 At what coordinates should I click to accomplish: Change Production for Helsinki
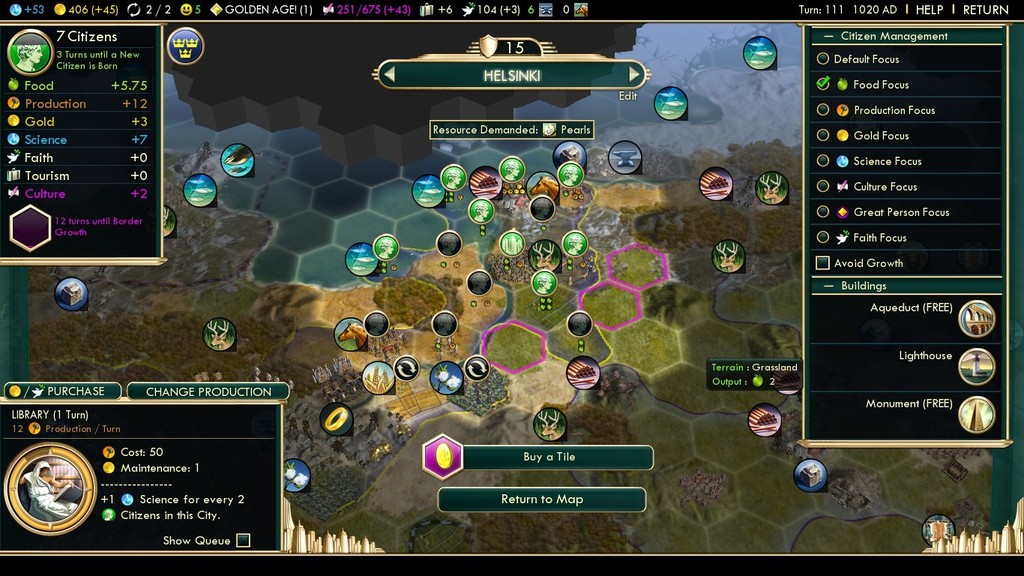[208, 391]
